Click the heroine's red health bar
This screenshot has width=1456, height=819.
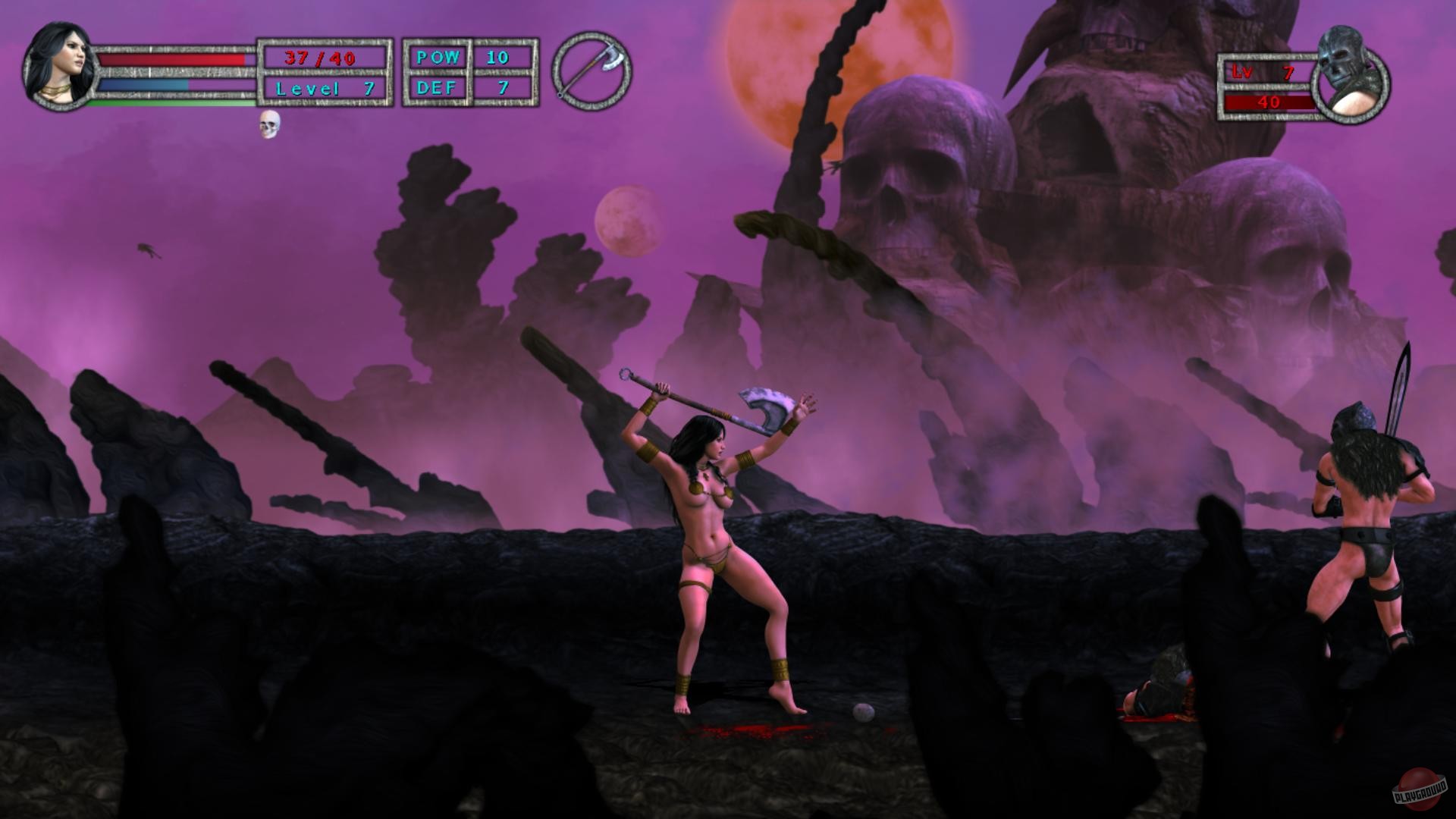coord(171,61)
